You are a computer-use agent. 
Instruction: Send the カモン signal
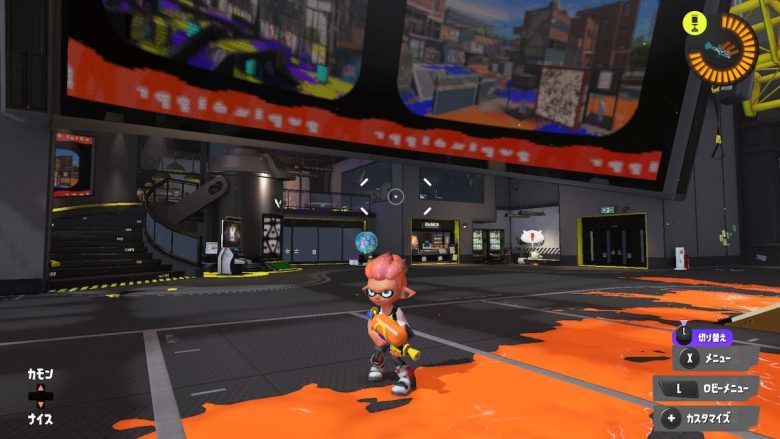40,373
